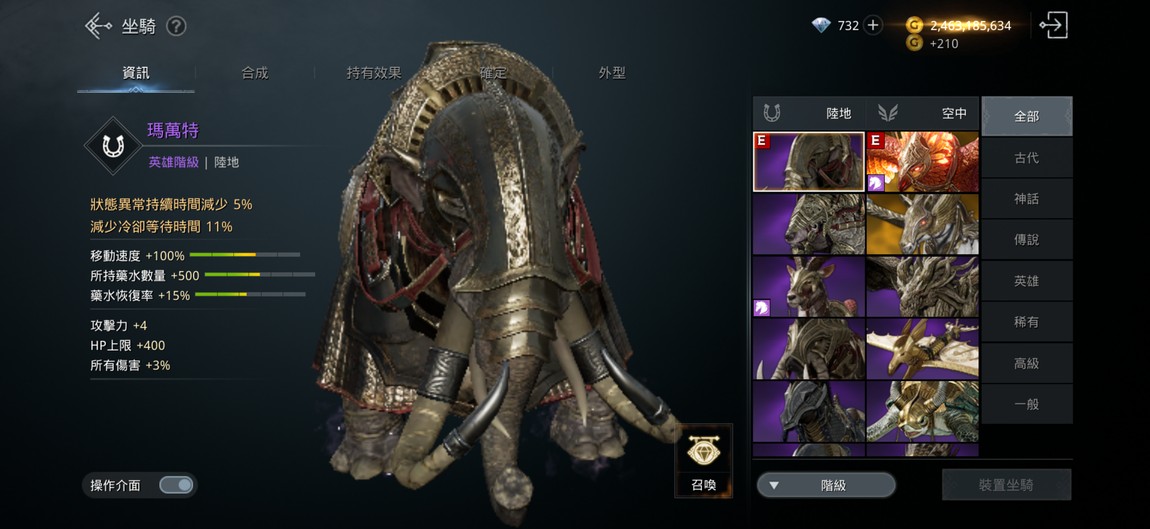
Task: Open the question mark help icon
Action: click(176, 27)
